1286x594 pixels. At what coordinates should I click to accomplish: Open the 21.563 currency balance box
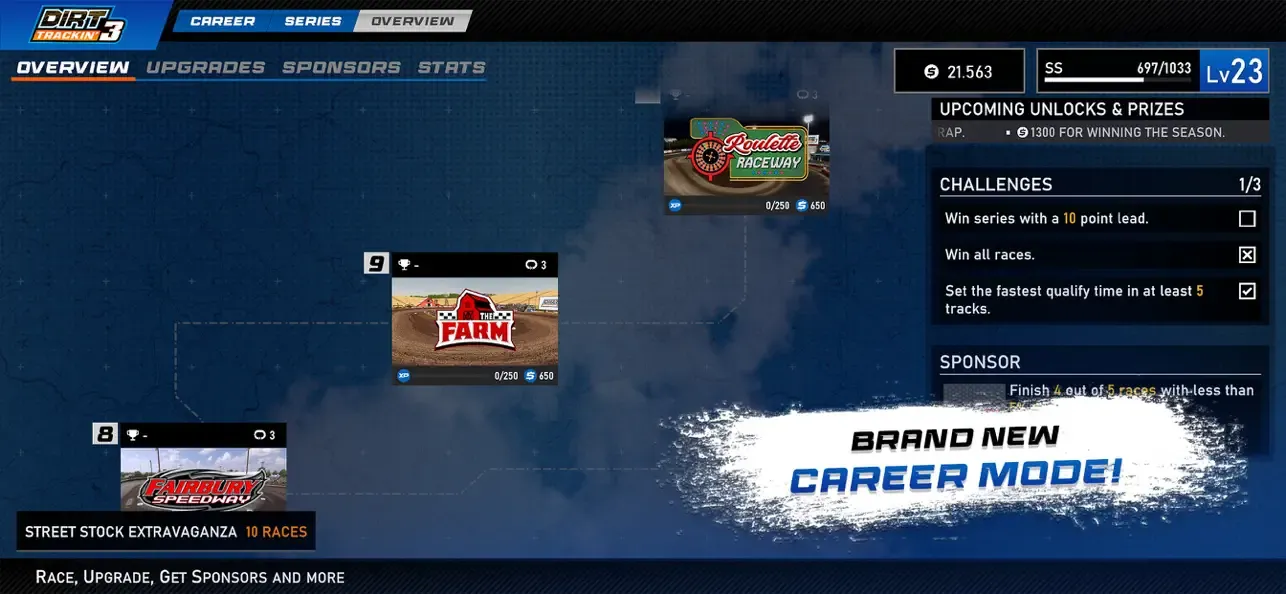(x=959, y=71)
